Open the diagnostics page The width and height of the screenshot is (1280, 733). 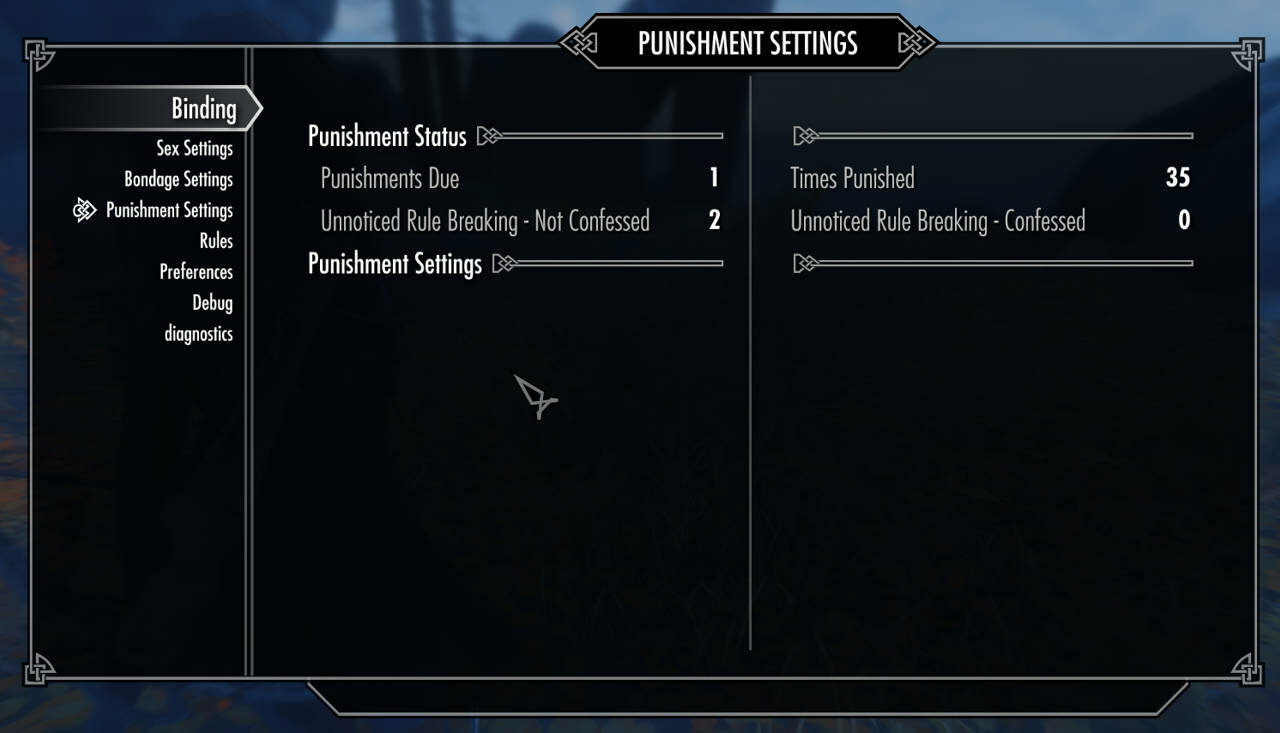click(x=199, y=334)
